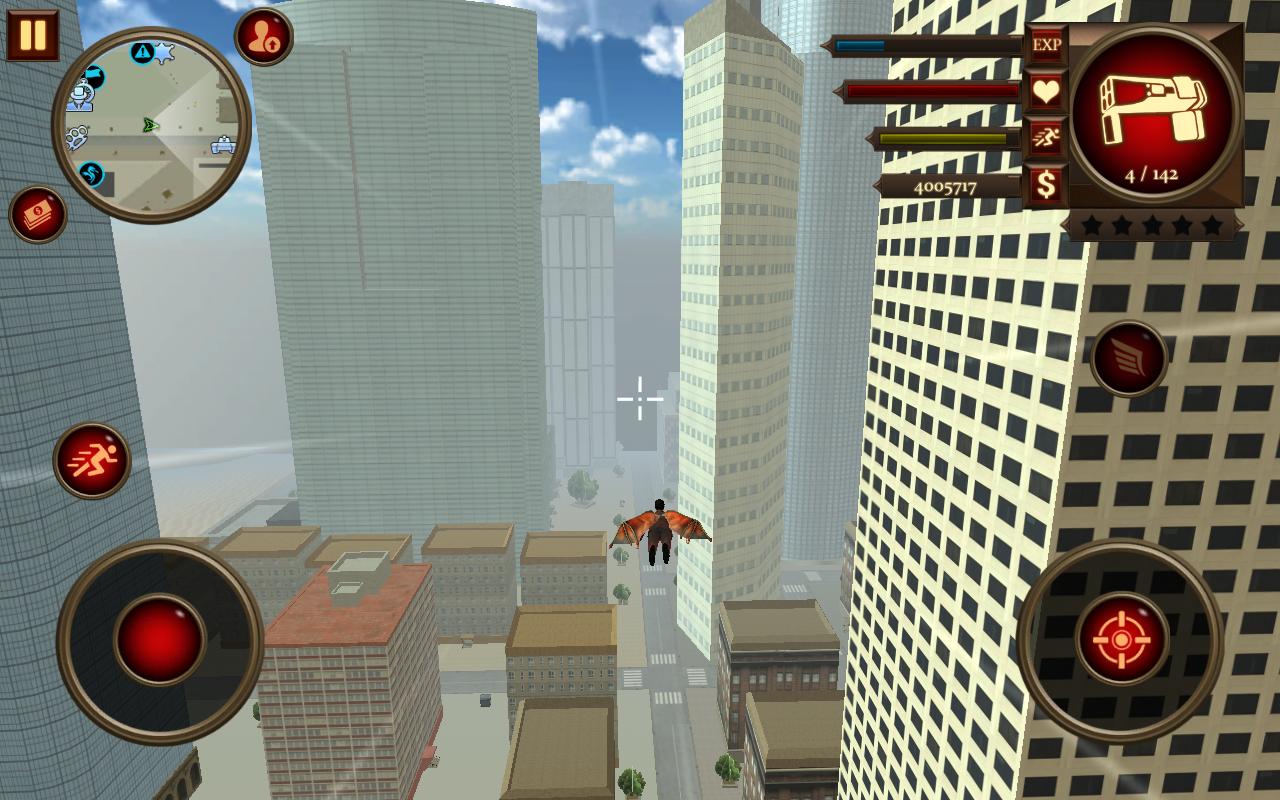Image resolution: width=1280 pixels, height=800 pixels.
Task: Tap the heart health icon
Action: click(1046, 92)
